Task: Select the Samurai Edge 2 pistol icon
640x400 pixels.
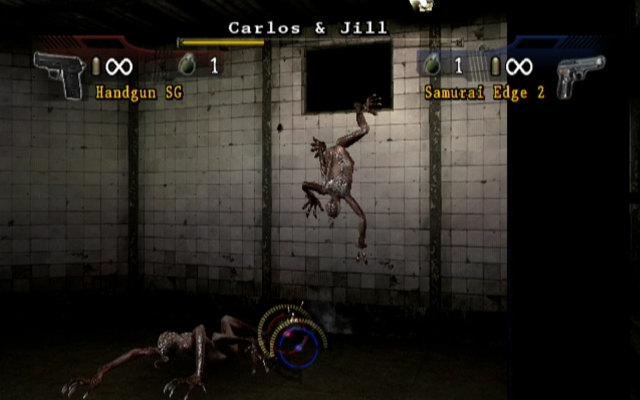Action: click(x=579, y=74)
